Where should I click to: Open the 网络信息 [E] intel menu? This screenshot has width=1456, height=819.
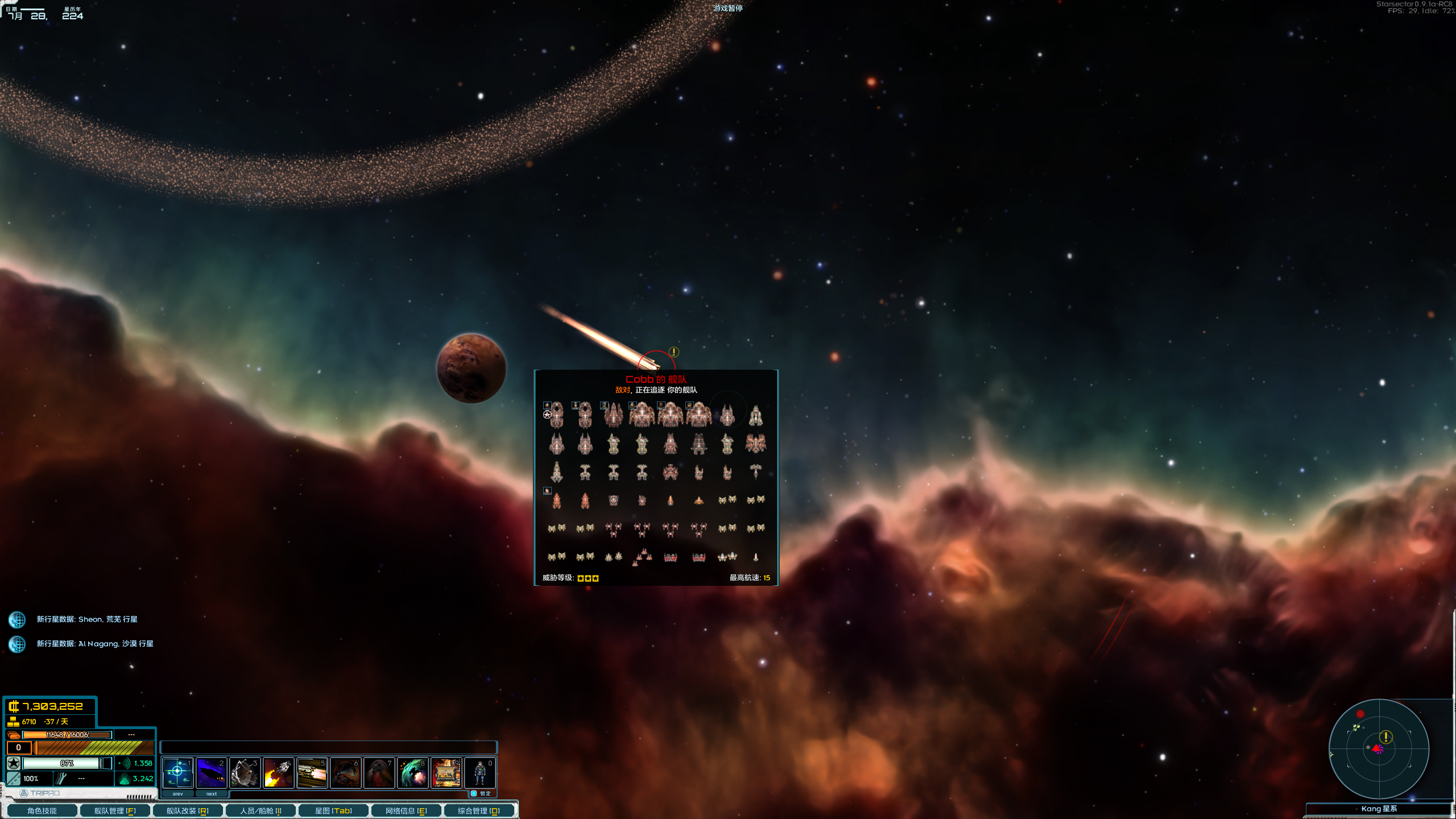click(x=406, y=810)
